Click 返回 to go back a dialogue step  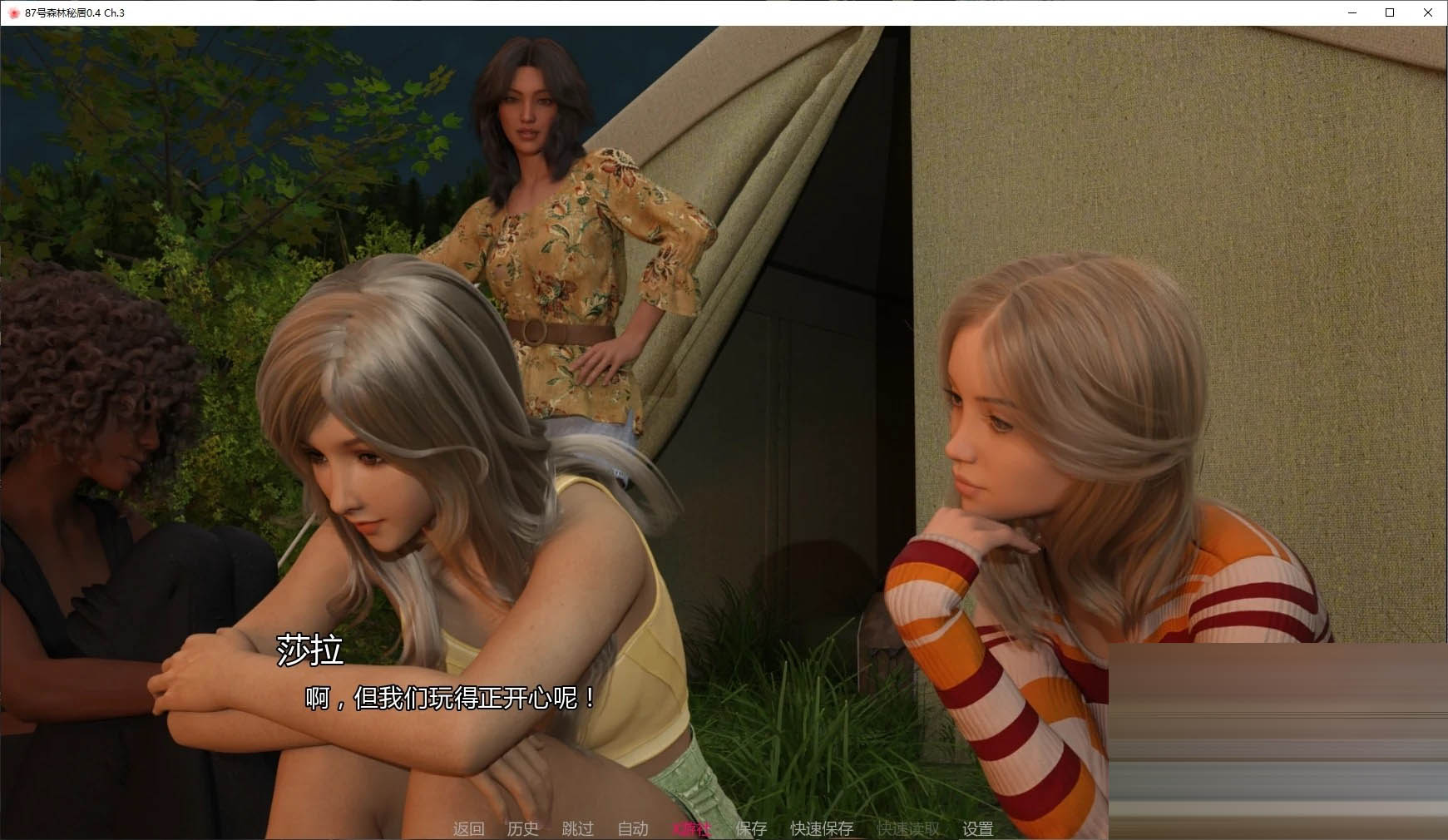click(x=468, y=828)
